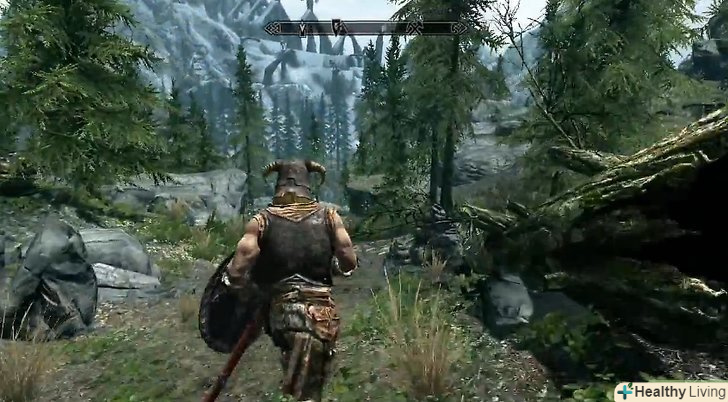Open the Healthy Living watermark logo

point(670,391)
